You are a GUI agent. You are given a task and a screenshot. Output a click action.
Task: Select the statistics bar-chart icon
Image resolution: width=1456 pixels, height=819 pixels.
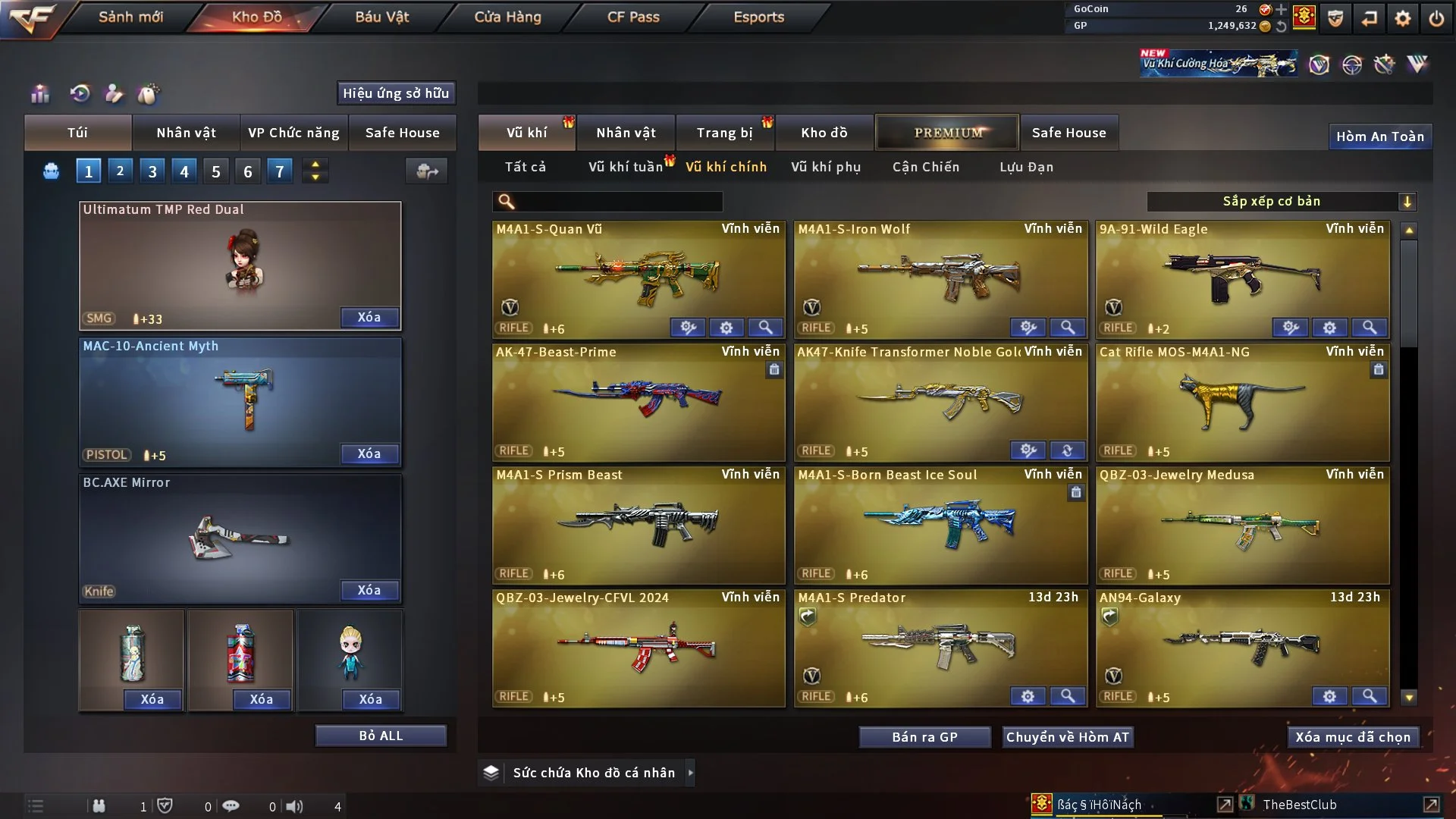[x=39, y=93]
